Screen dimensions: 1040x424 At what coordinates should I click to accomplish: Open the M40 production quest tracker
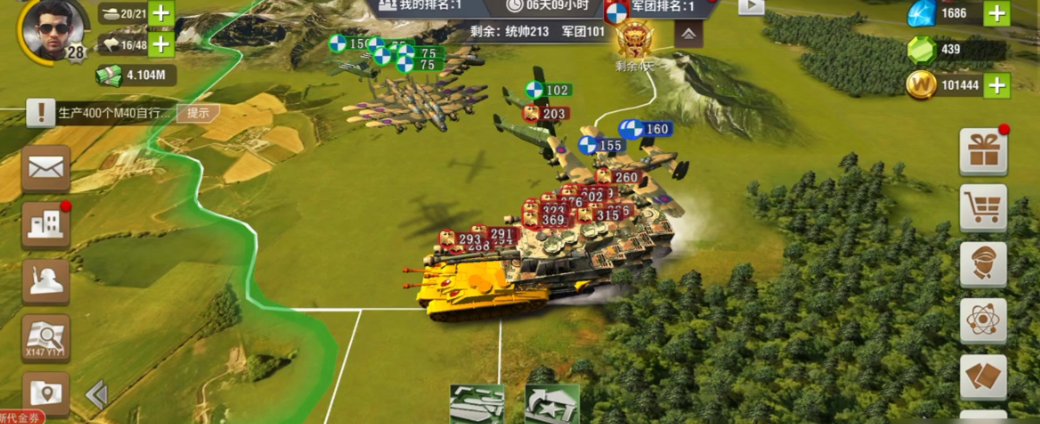[x=100, y=113]
